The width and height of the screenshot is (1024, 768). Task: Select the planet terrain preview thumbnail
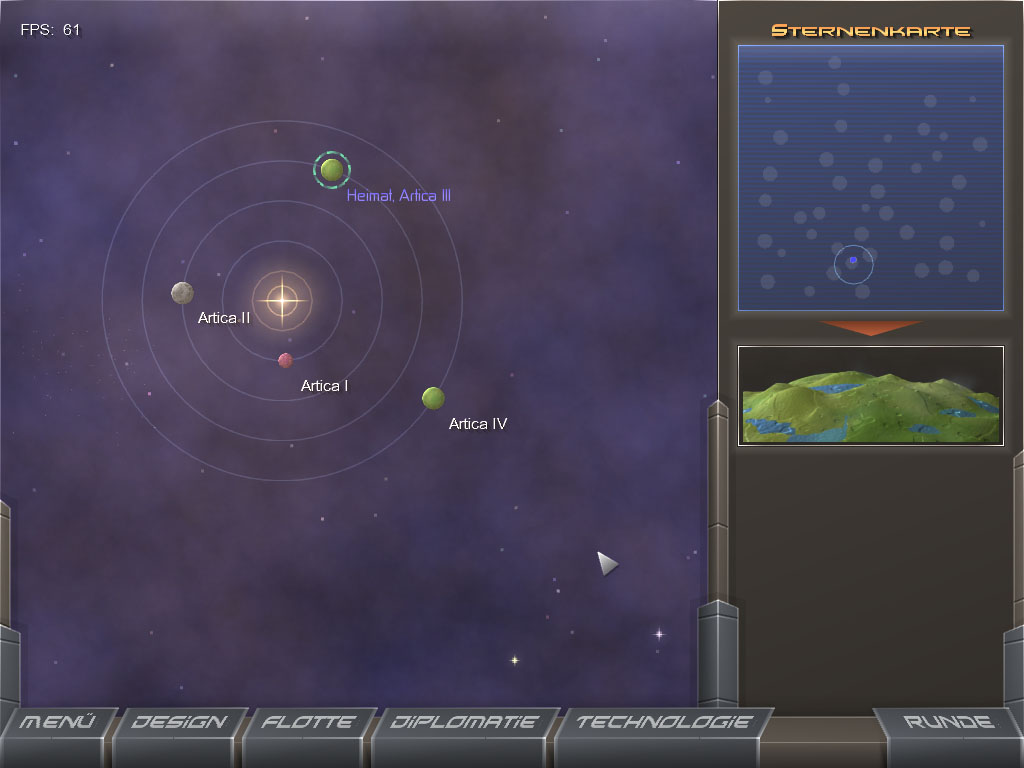click(870, 396)
